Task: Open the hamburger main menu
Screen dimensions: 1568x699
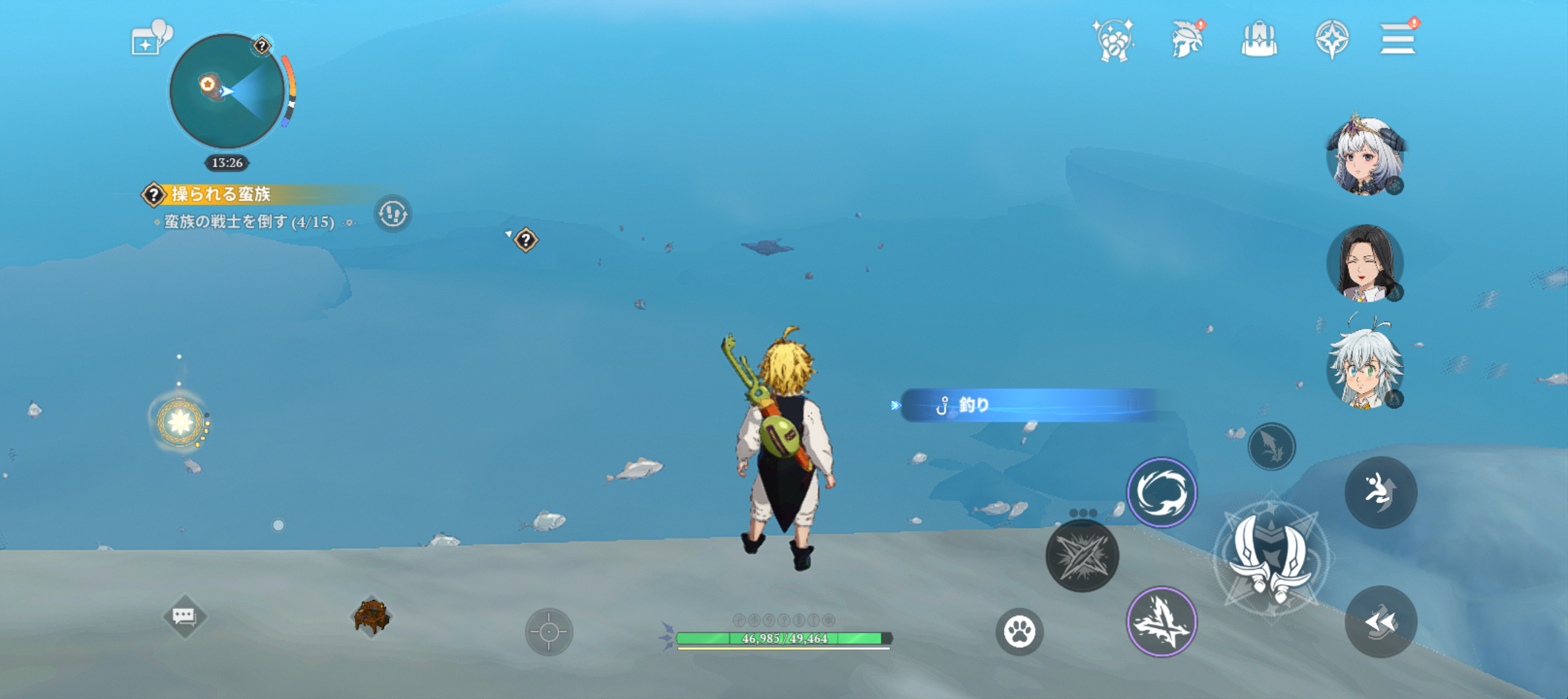Action: (1397, 40)
